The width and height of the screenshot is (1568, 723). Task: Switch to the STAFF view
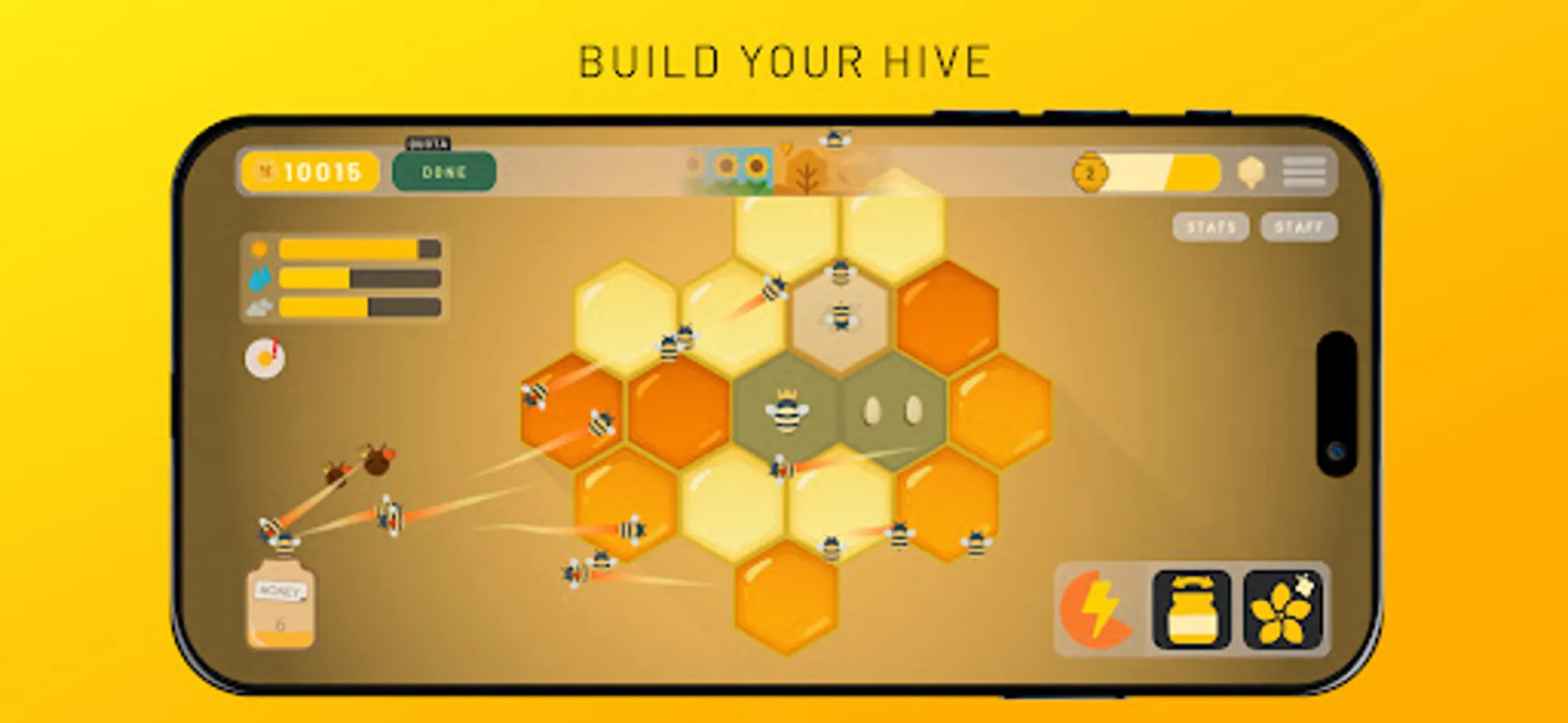click(1299, 227)
